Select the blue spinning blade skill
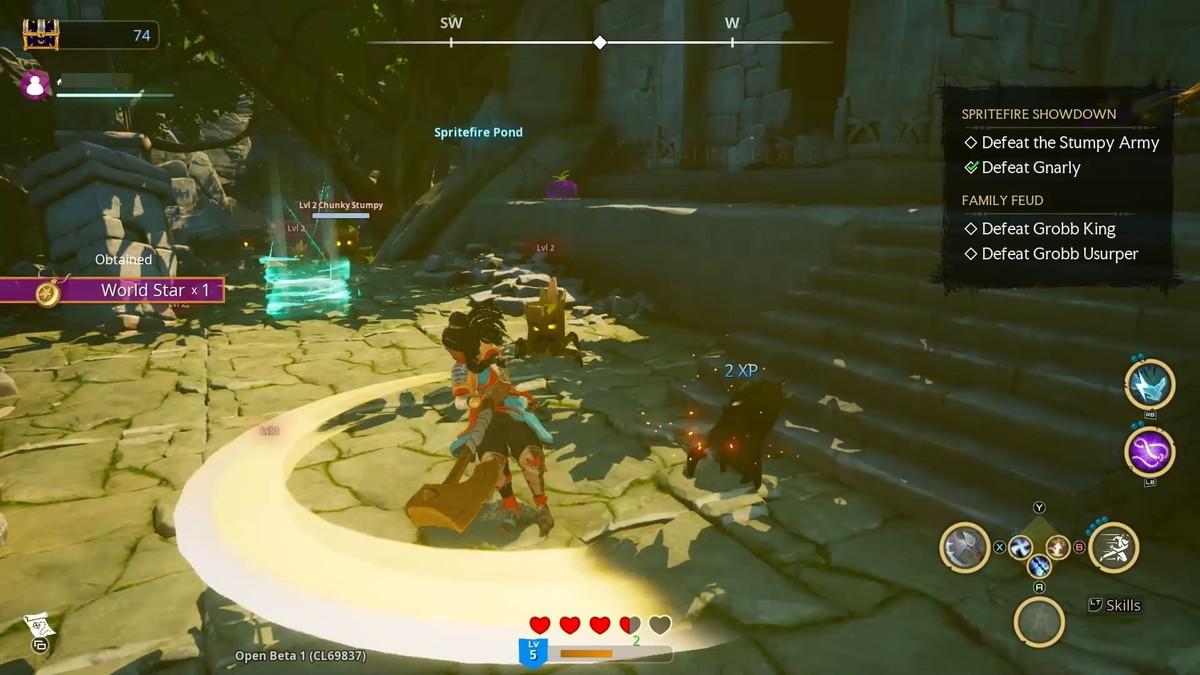 (1020, 547)
